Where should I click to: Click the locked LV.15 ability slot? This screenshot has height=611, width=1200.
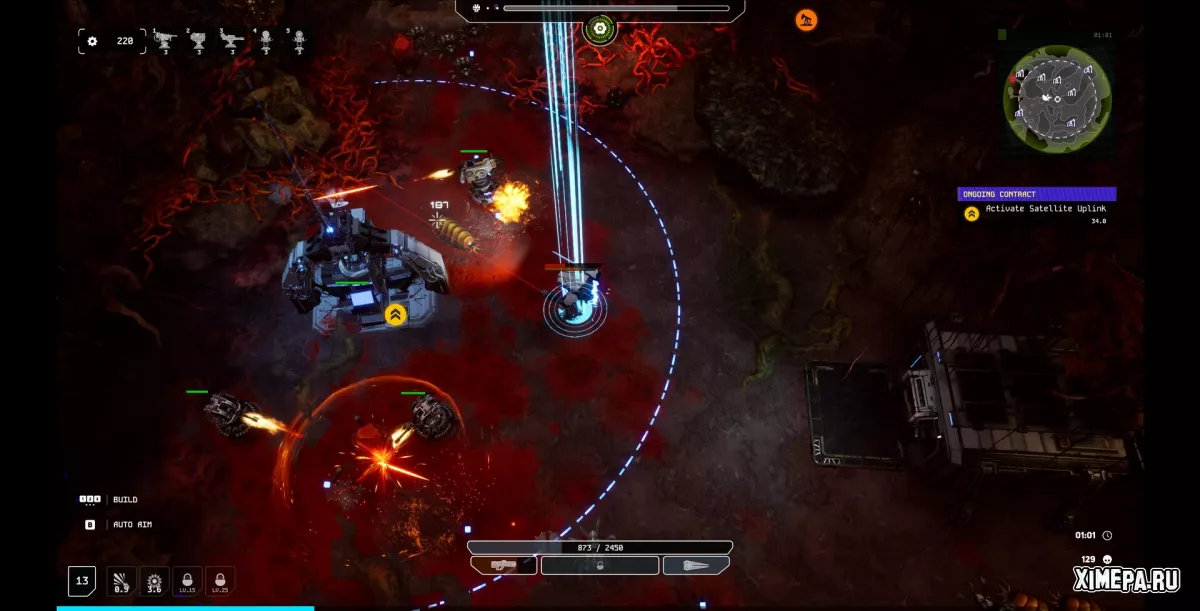coord(187,581)
